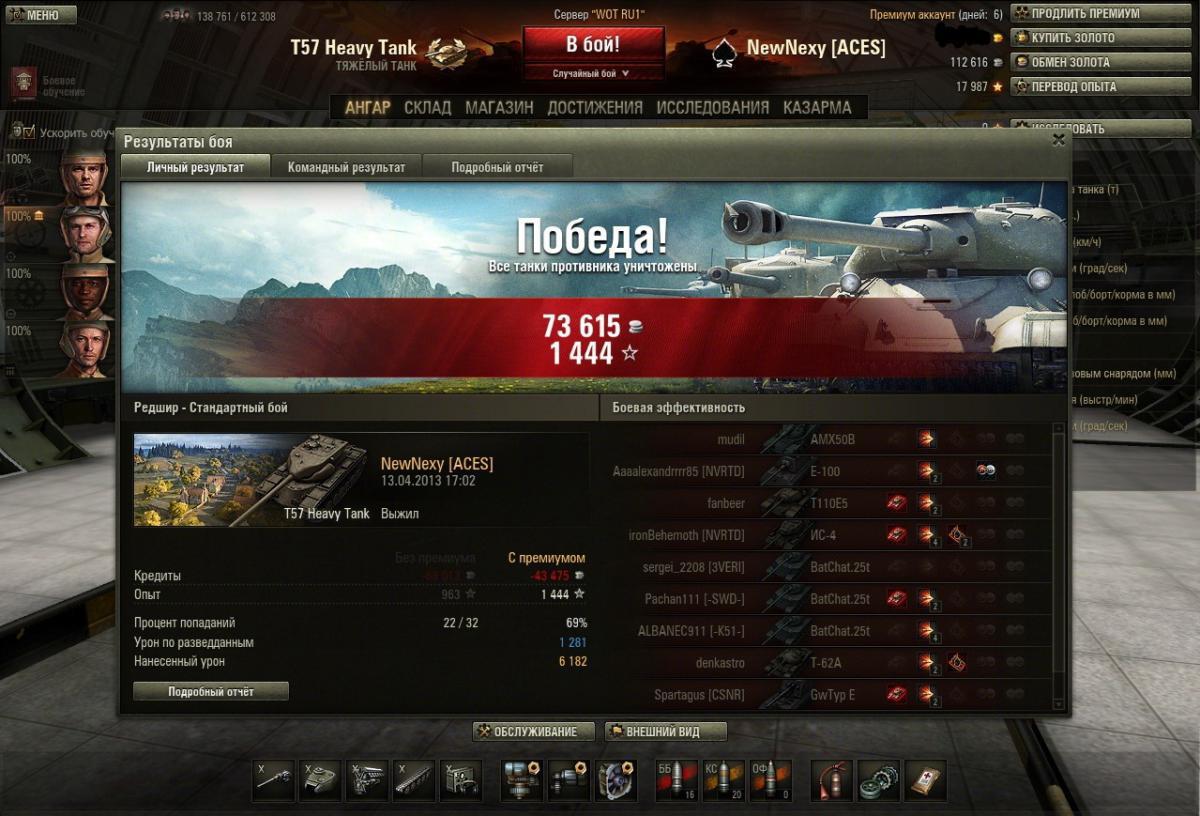Open the Меню button
Image resolution: width=1200 pixels, height=816 pixels.
point(40,15)
